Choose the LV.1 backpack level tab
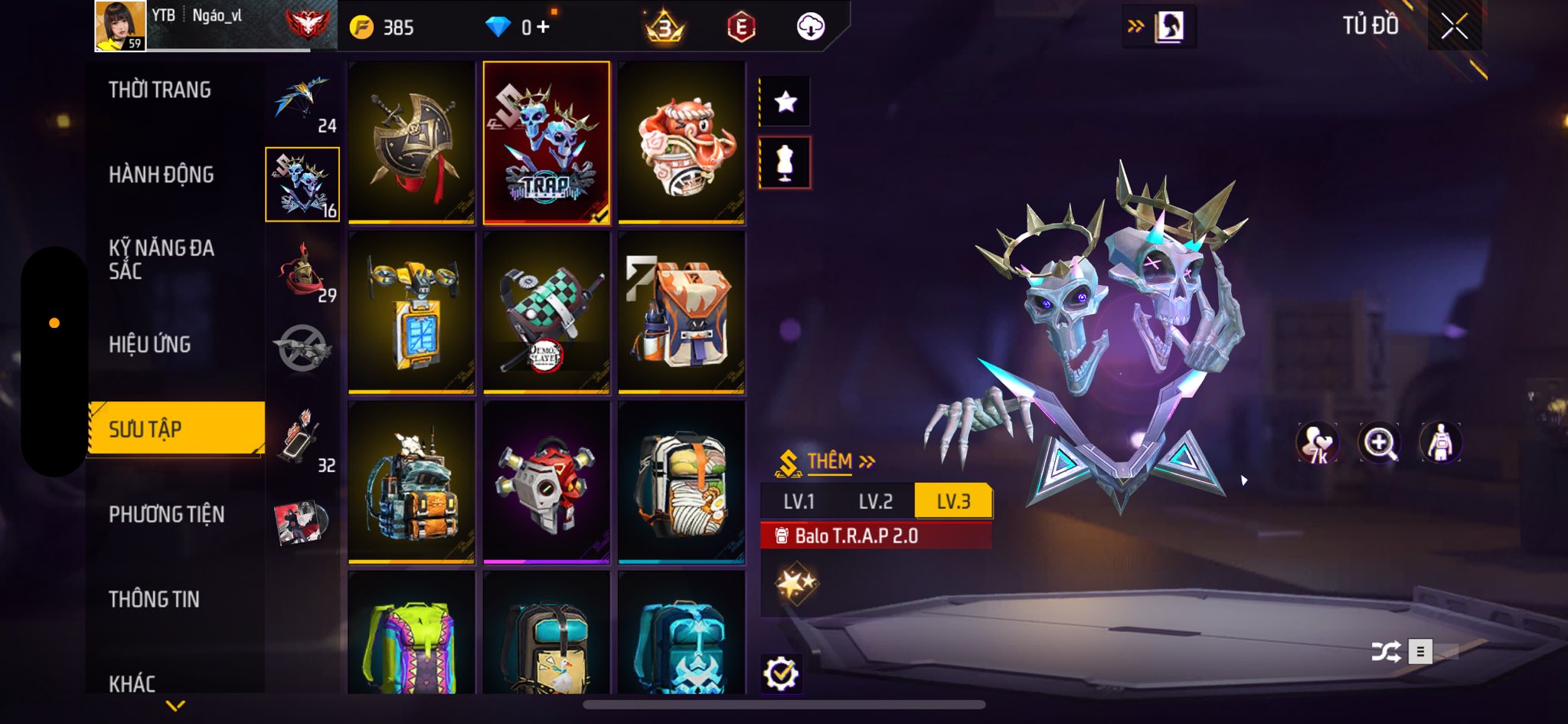This screenshot has height=724, width=1568. click(x=799, y=502)
